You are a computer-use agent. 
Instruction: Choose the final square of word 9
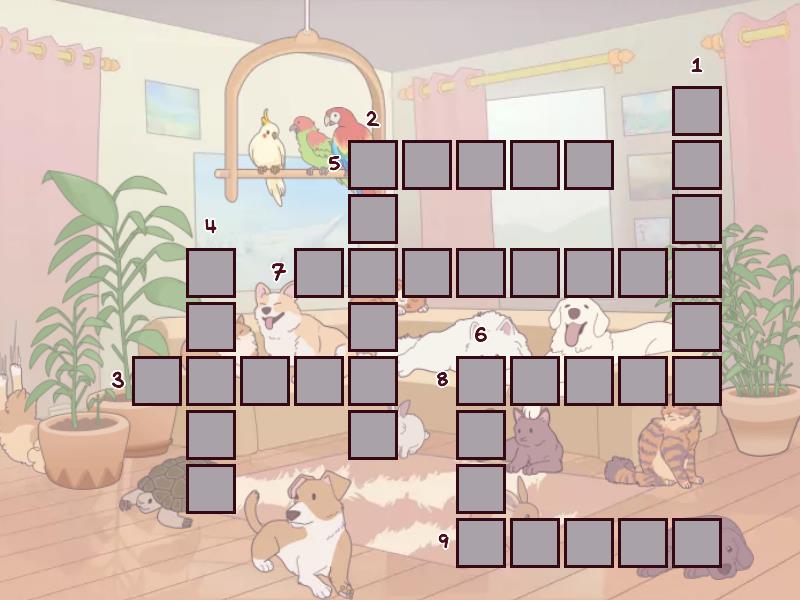pos(697,543)
